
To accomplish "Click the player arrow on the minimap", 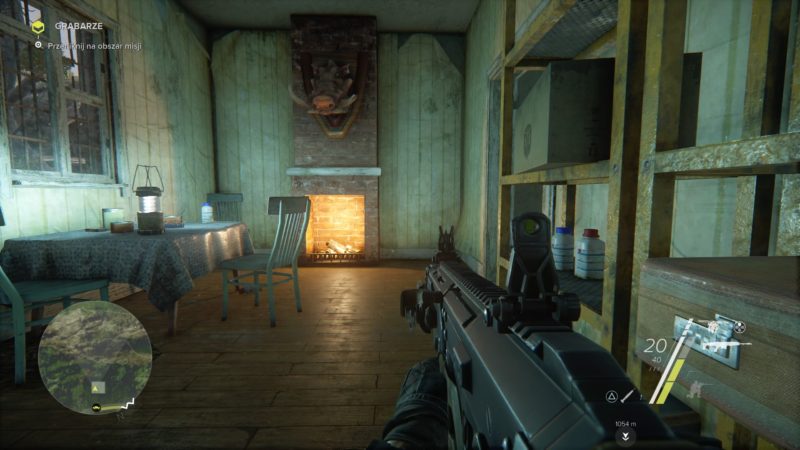I will click(x=97, y=387).
